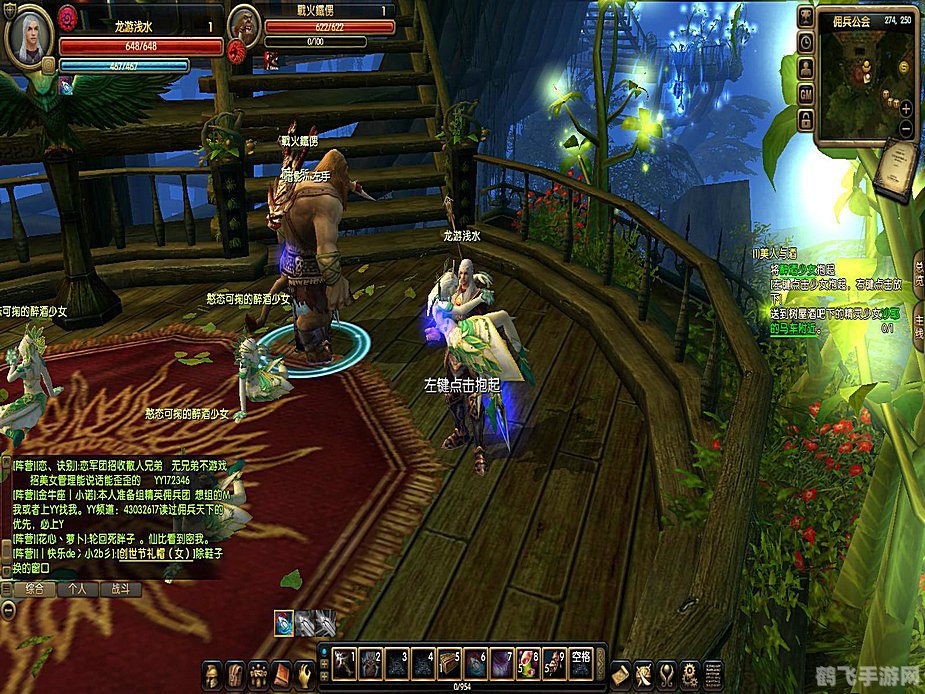Screen dimensions: 925x694
Task: Select the 战斗 chat tab
Action: [120, 589]
